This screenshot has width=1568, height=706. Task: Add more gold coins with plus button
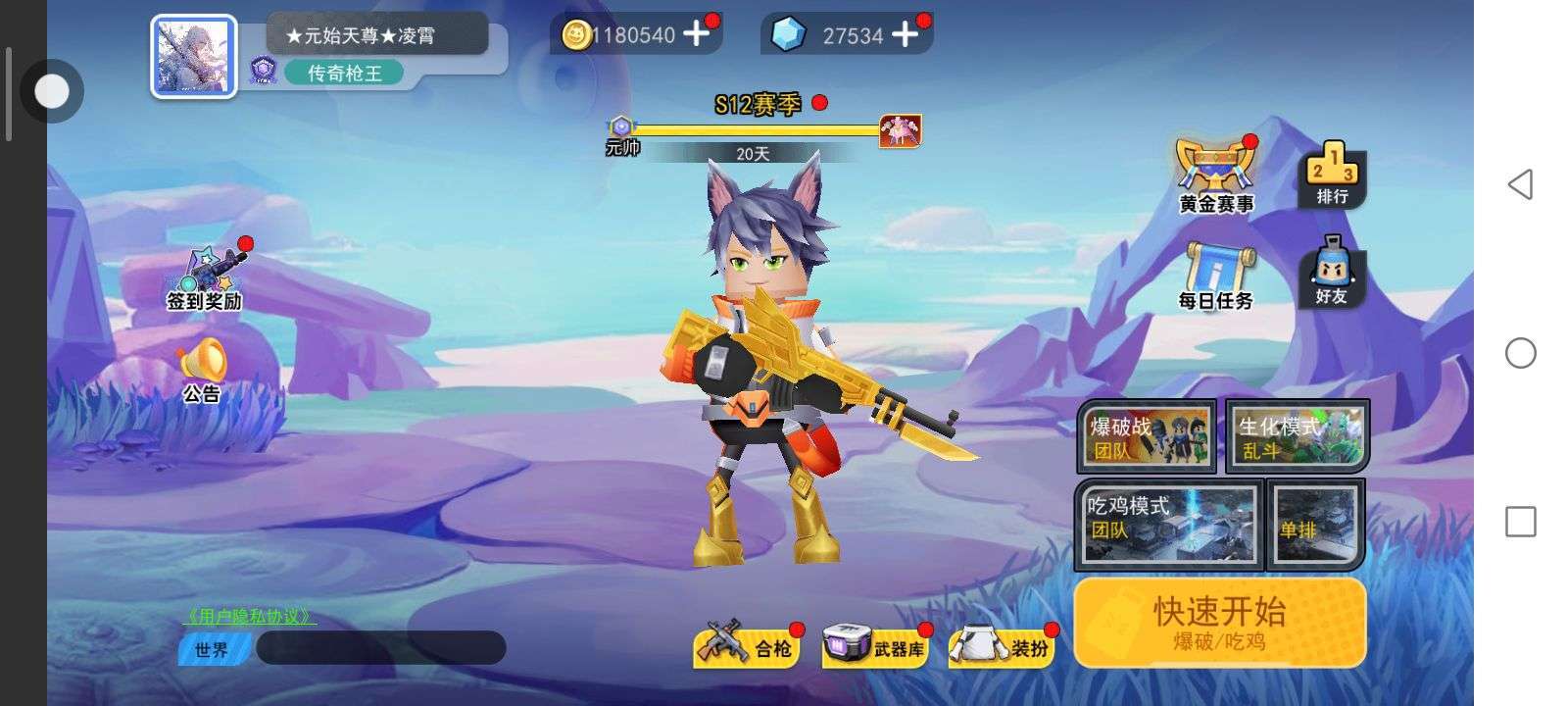pyautogui.click(x=696, y=34)
